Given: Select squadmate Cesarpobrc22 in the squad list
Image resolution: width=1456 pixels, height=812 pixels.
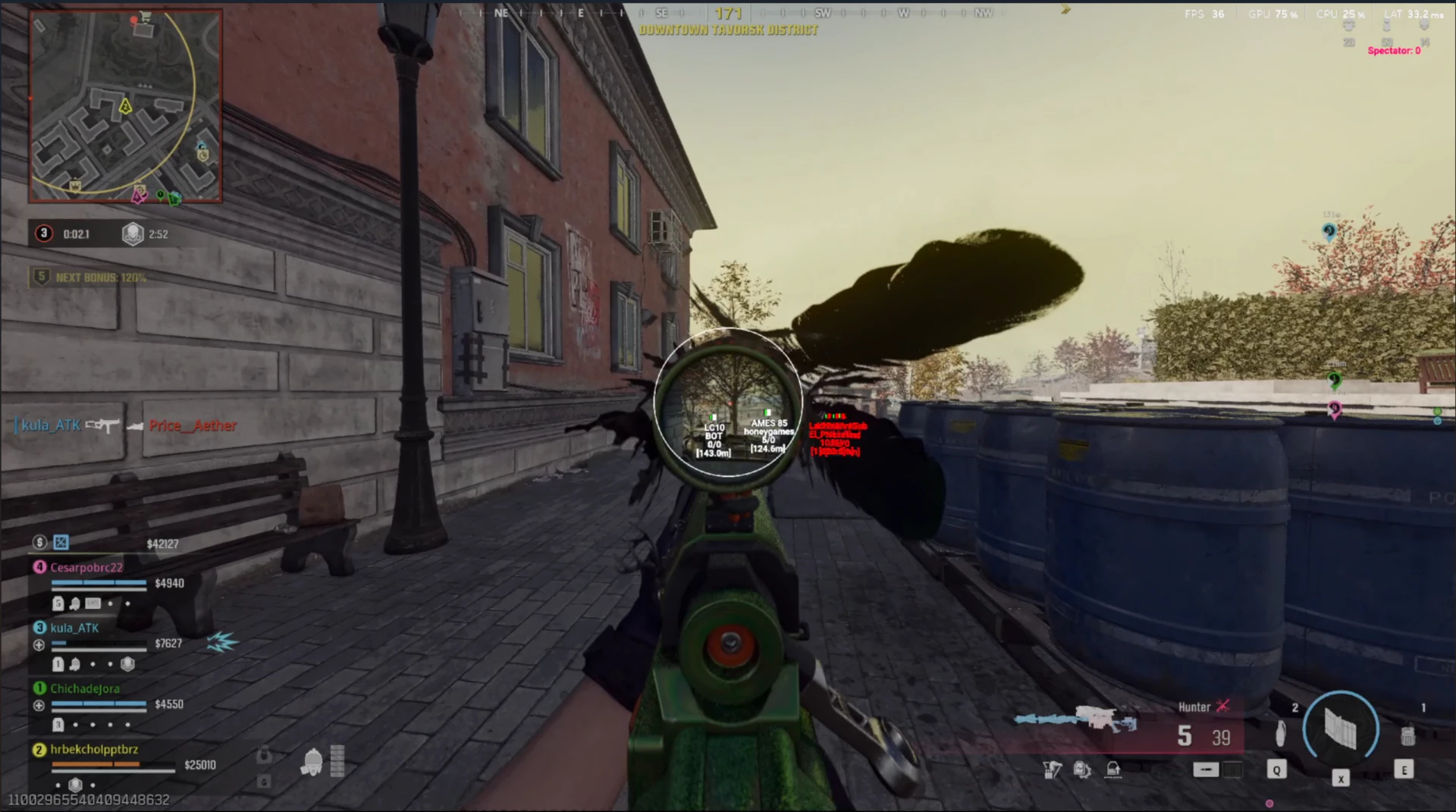Looking at the screenshot, I should pos(86,567).
